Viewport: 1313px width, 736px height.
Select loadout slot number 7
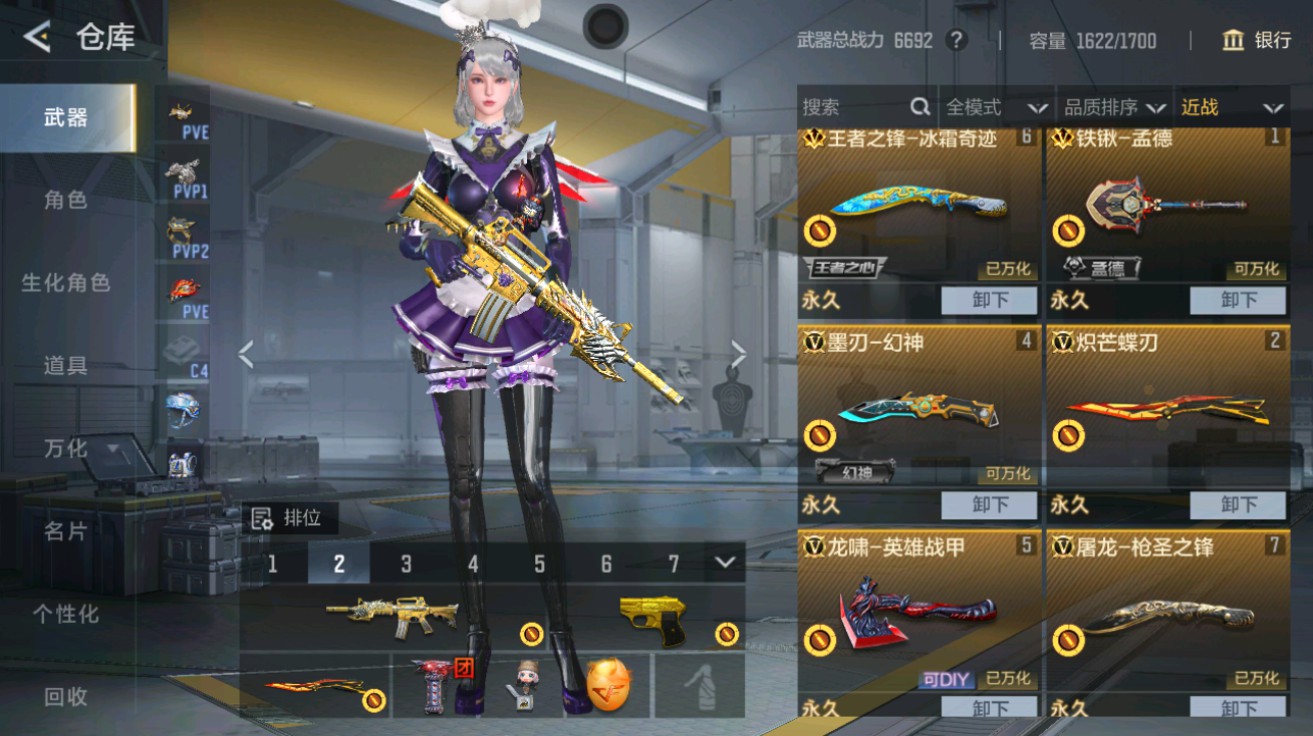point(673,565)
